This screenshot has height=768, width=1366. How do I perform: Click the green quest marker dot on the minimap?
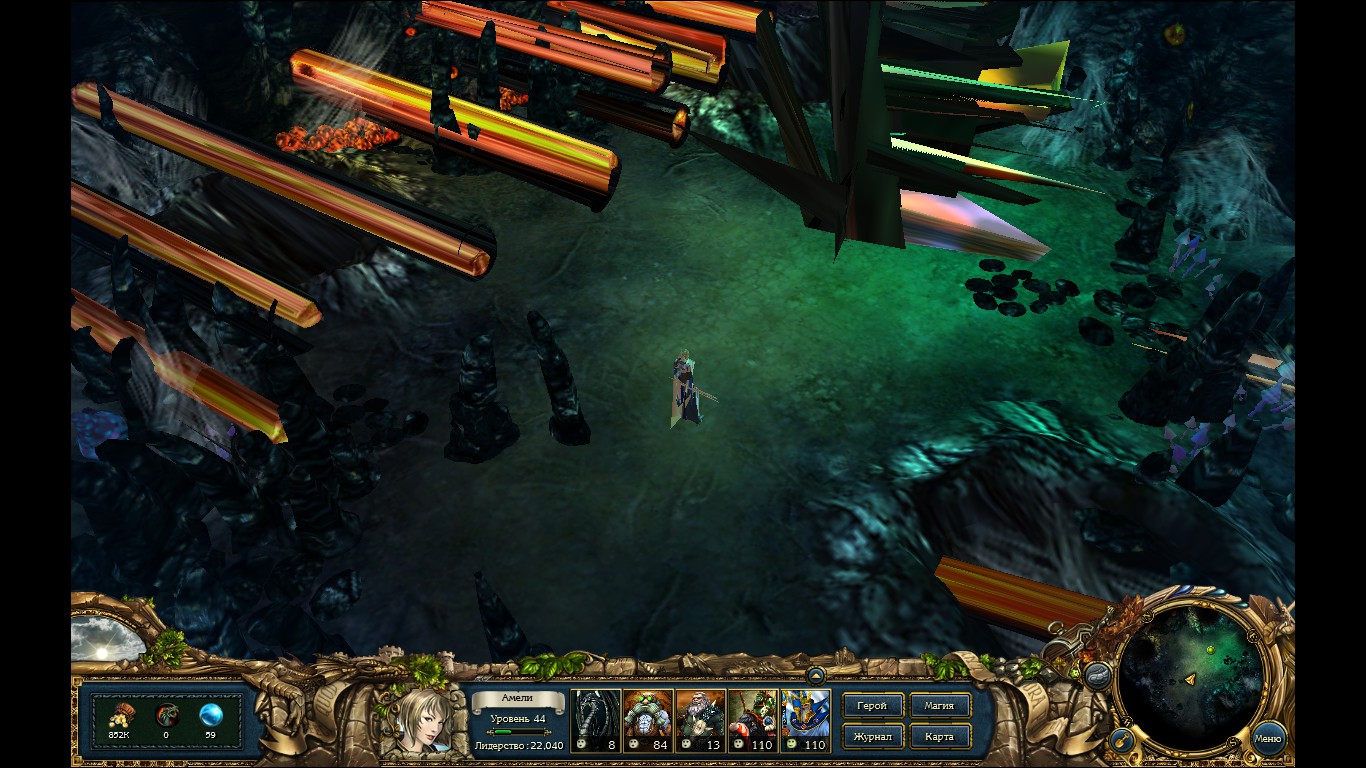pyautogui.click(x=1210, y=650)
